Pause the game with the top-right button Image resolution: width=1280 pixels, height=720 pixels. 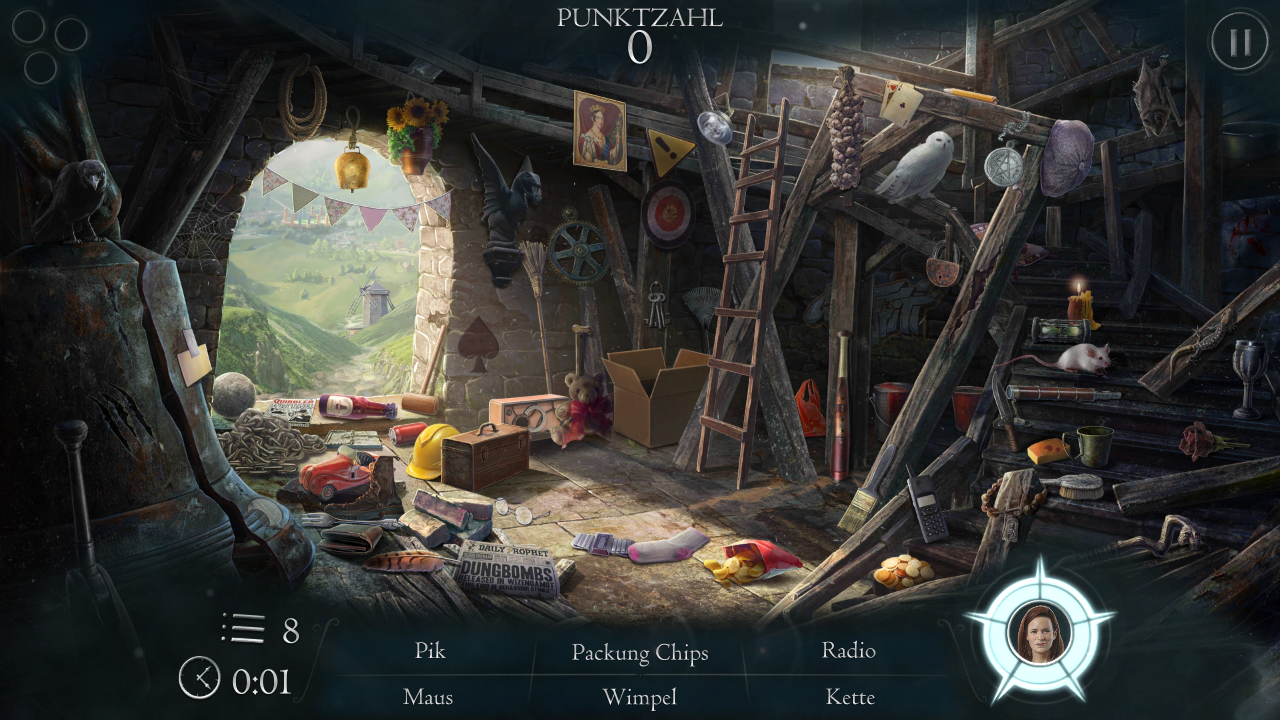click(1239, 42)
